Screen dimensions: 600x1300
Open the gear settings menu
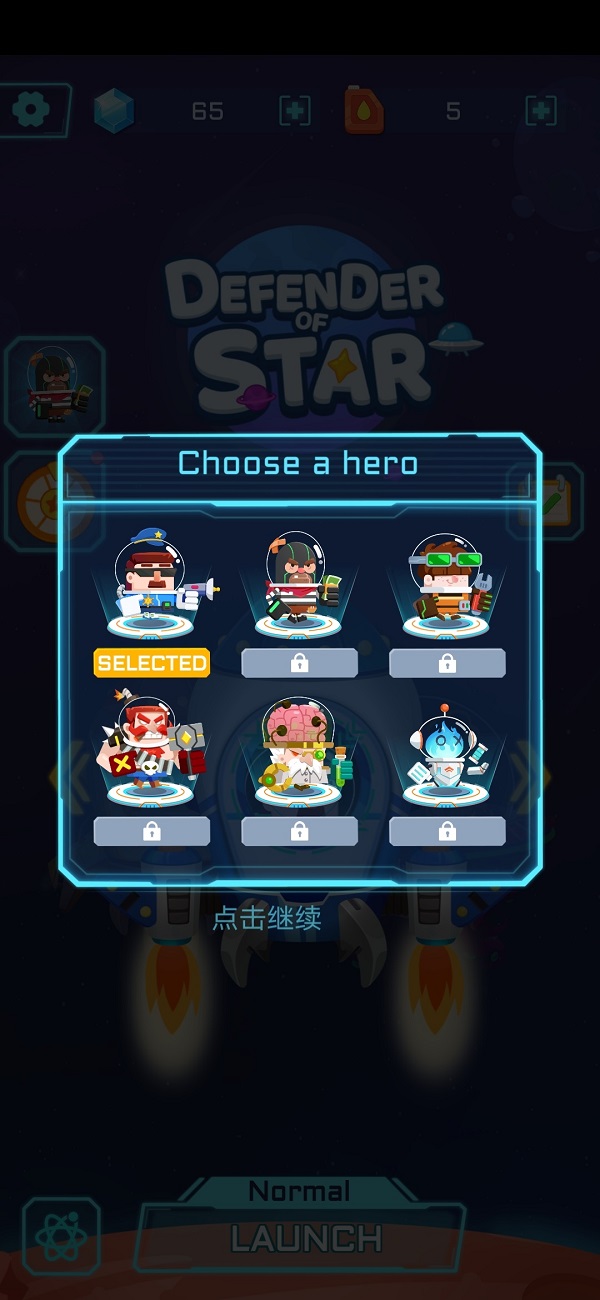click(33, 109)
